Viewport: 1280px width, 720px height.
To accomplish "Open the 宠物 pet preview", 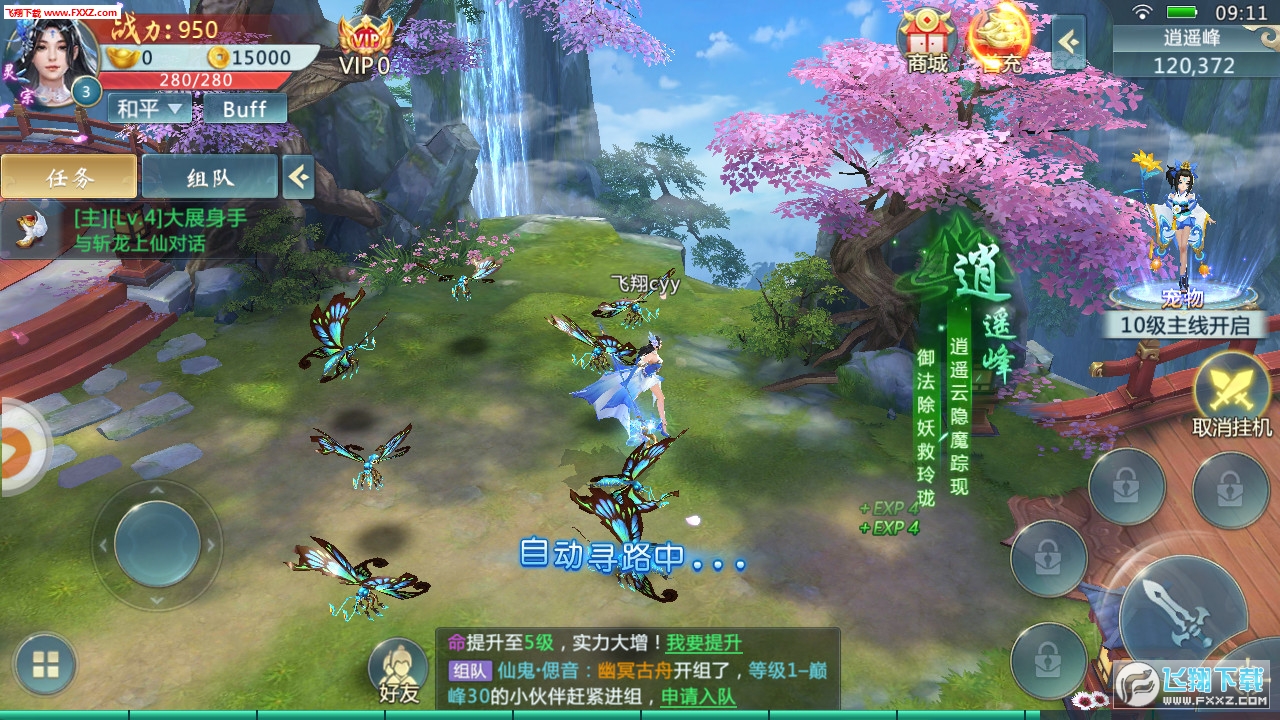I will [1182, 240].
